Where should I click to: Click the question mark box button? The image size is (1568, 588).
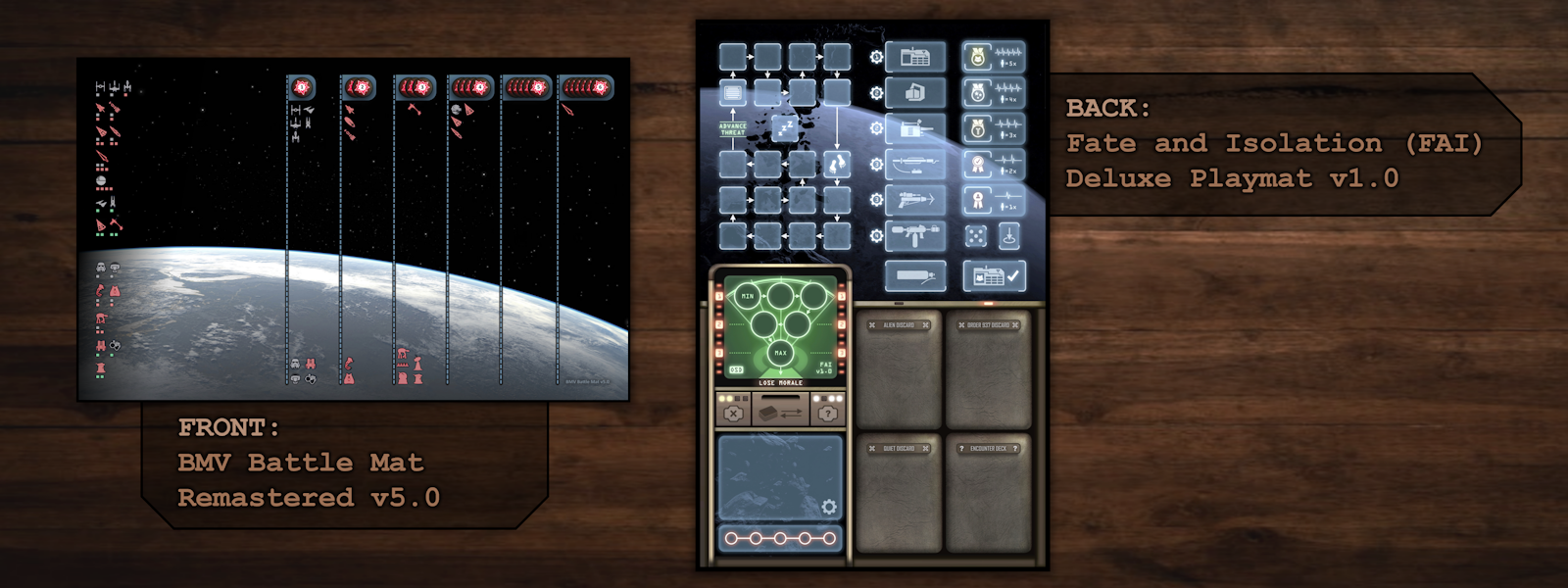(x=828, y=414)
